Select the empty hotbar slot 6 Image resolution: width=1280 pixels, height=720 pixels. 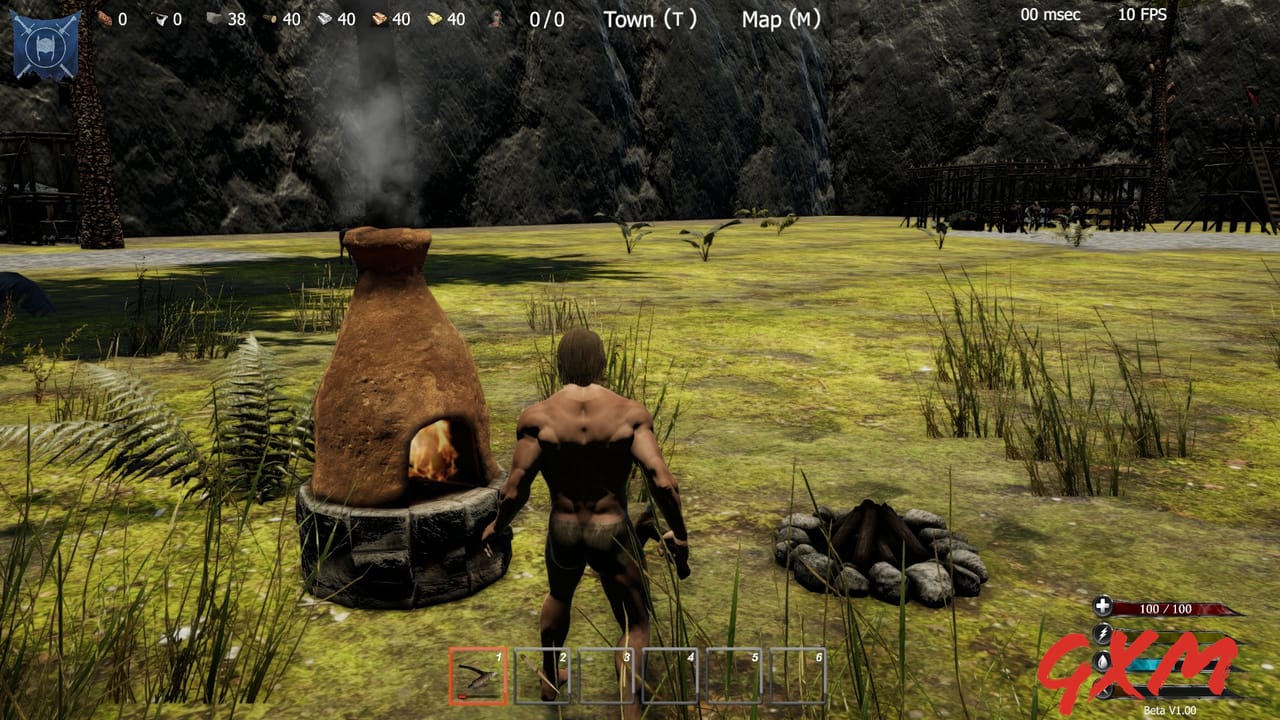point(799,674)
